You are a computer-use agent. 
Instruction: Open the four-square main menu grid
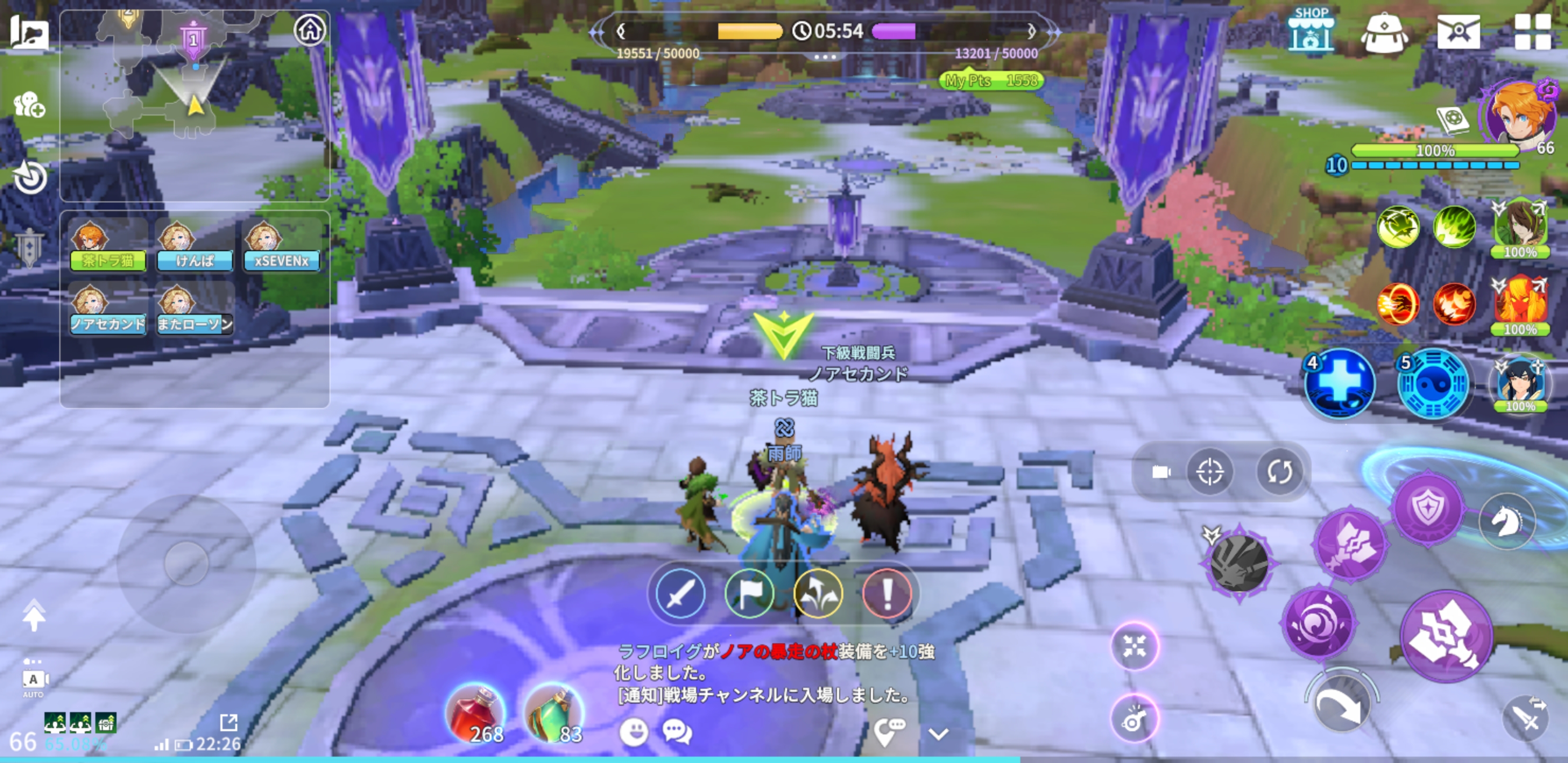(x=1532, y=32)
